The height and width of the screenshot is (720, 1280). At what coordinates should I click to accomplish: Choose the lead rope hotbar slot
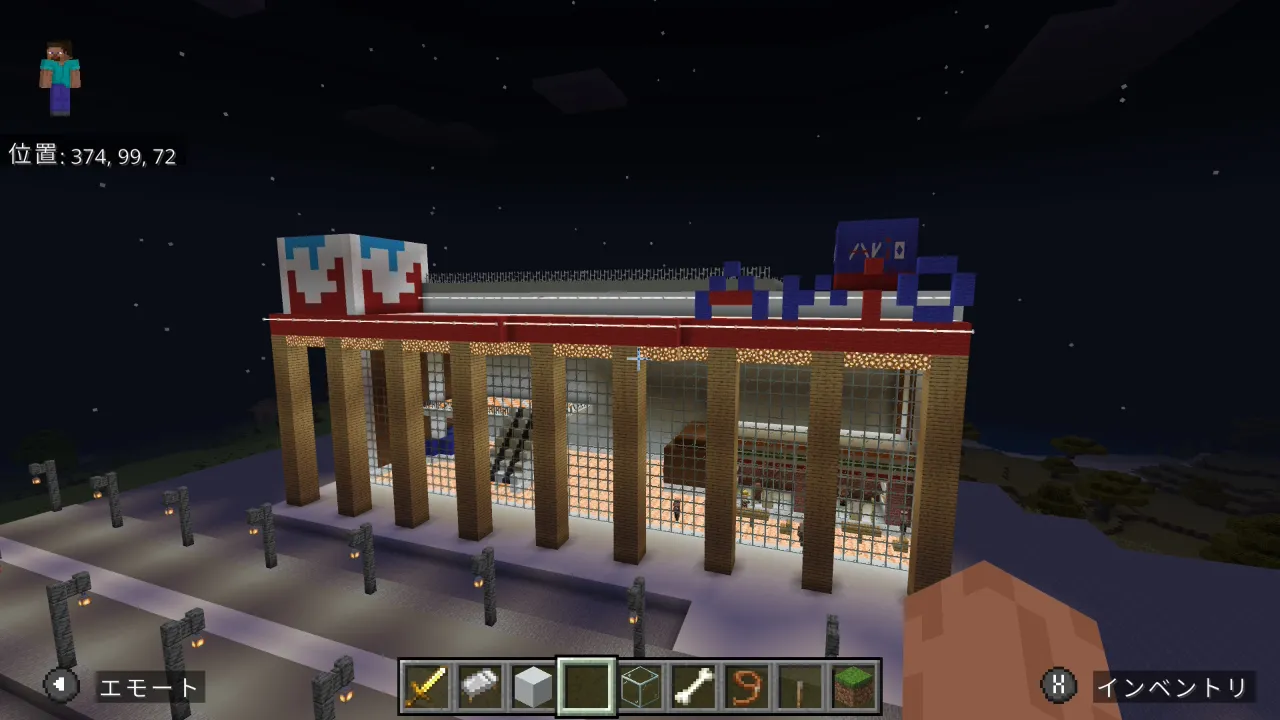pyautogui.click(x=747, y=686)
